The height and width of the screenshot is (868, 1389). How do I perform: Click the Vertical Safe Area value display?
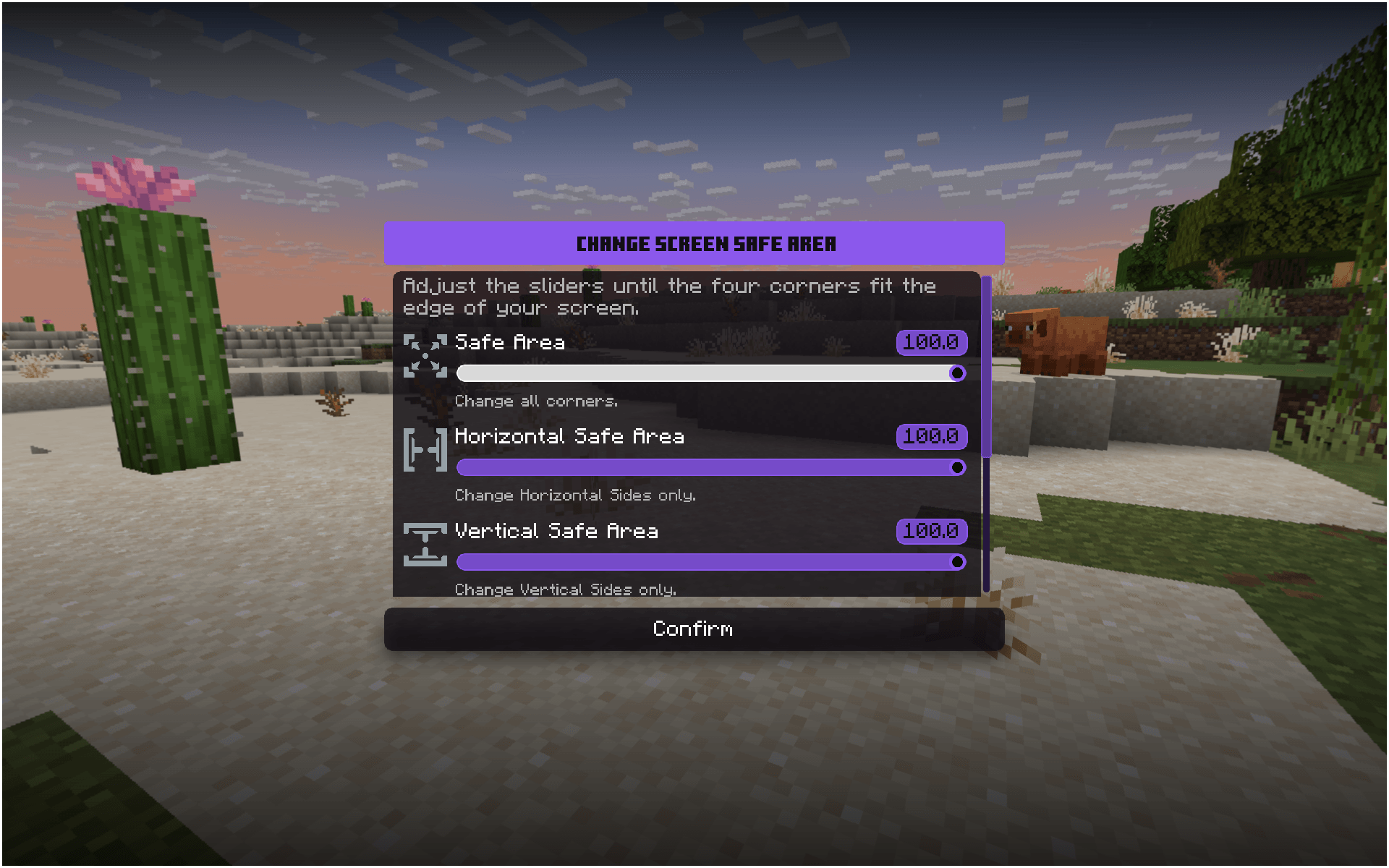931,531
